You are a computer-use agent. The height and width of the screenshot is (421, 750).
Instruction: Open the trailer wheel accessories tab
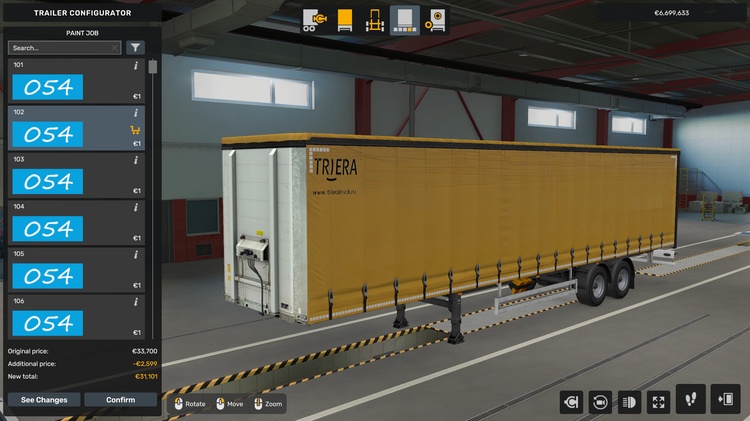pyautogui.click(x=436, y=20)
